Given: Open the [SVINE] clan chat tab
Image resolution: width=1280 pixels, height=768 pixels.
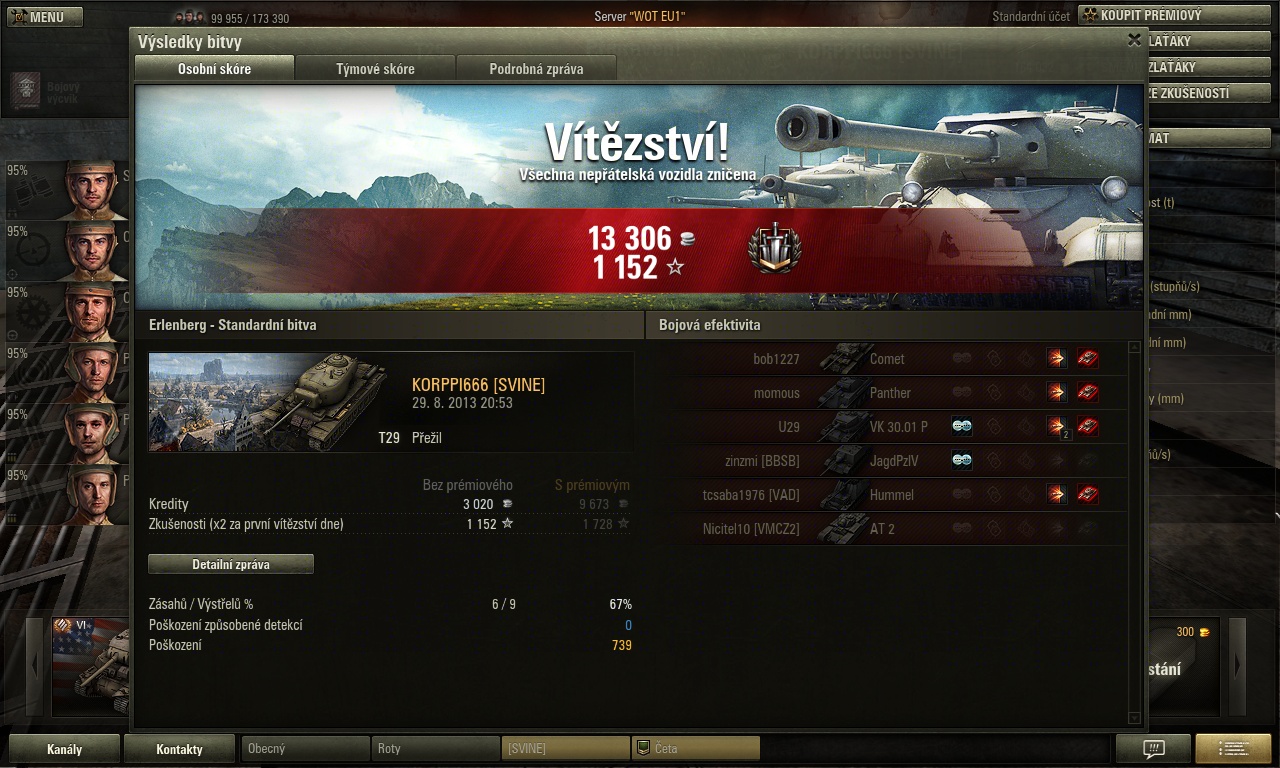Looking at the screenshot, I should click(x=565, y=748).
